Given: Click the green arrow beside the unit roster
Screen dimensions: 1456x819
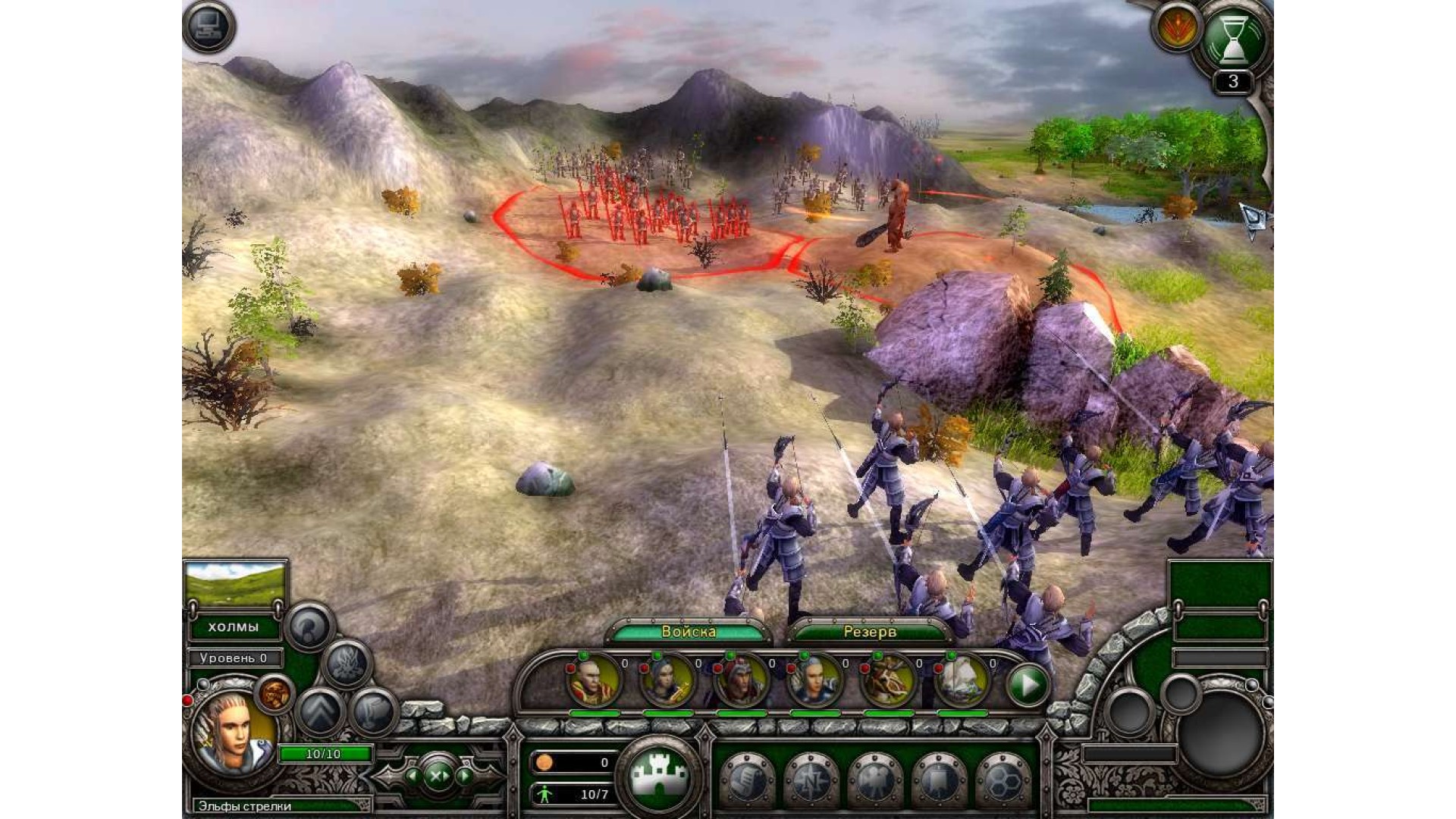Looking at the screenshot, I should click(1028, 685).
